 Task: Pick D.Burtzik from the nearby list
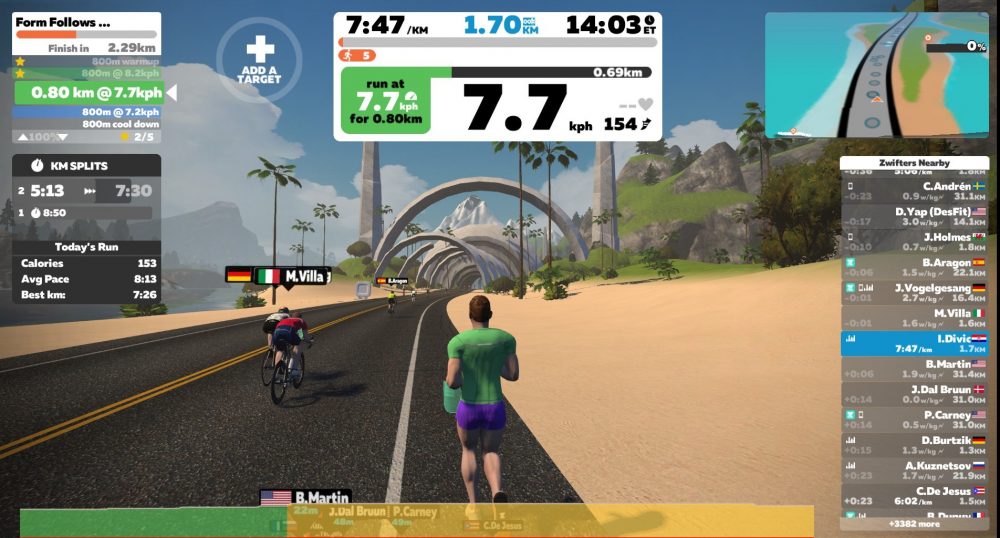[x=913, y=445]
